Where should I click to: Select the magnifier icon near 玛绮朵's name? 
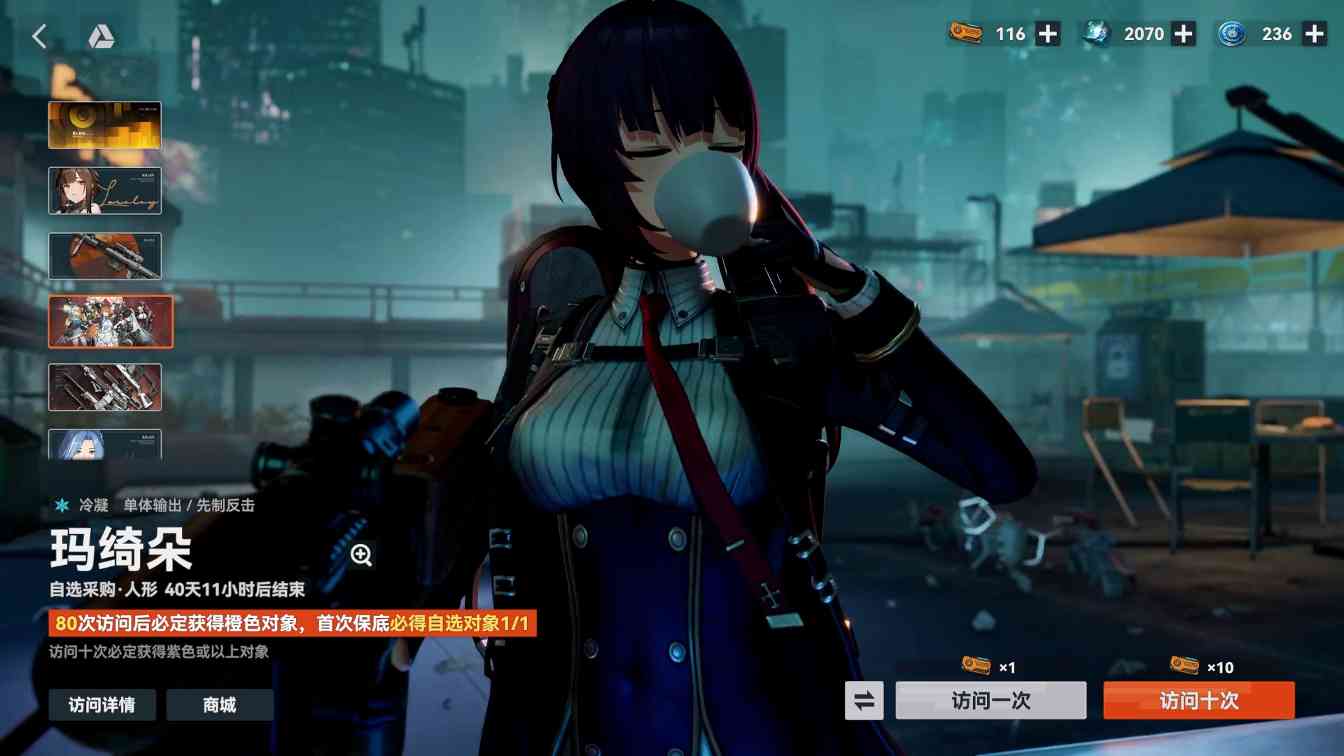tap(361, 552)
